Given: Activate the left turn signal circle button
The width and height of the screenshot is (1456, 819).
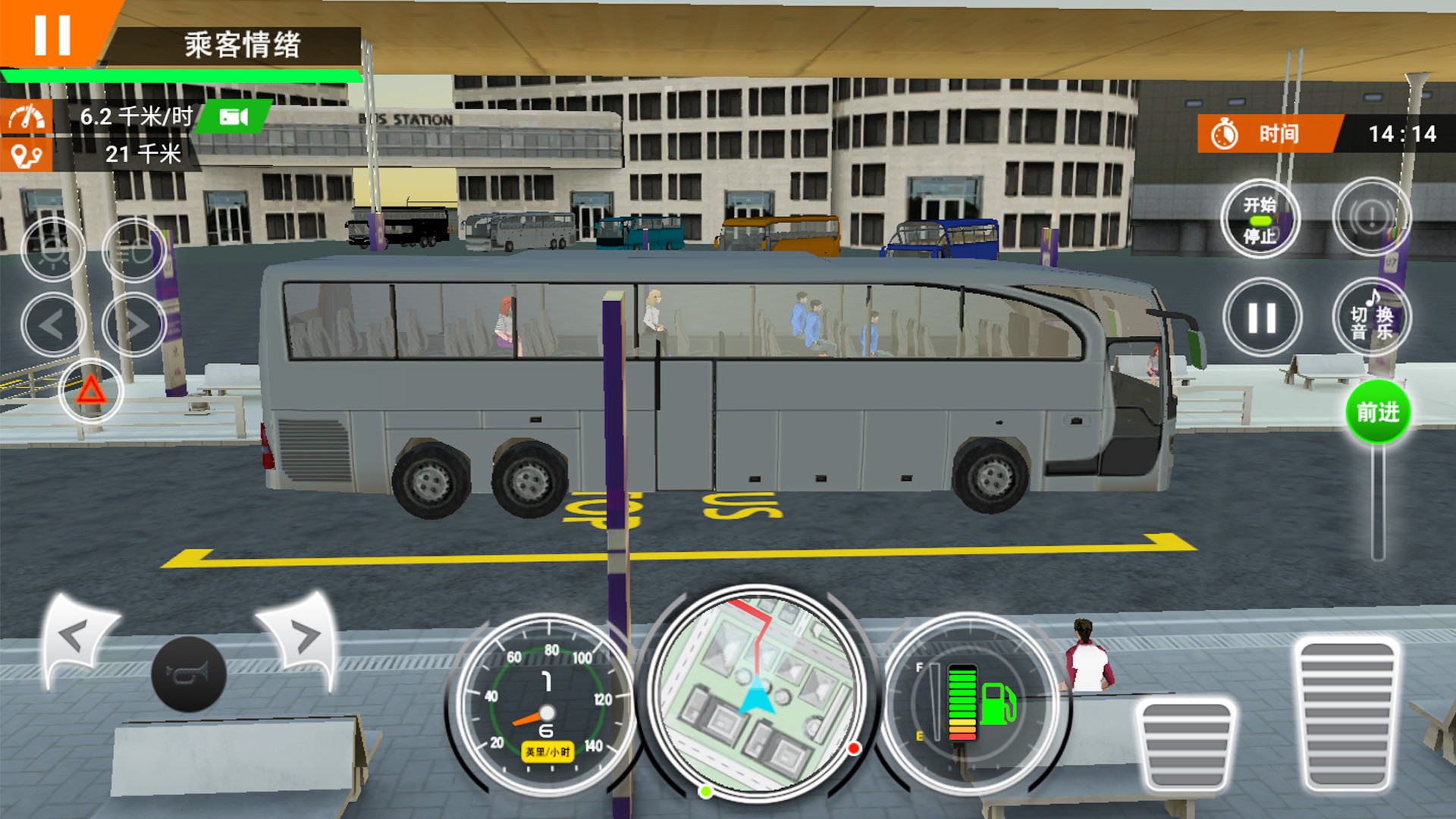Looking at the screenshot, I should 53,325.
